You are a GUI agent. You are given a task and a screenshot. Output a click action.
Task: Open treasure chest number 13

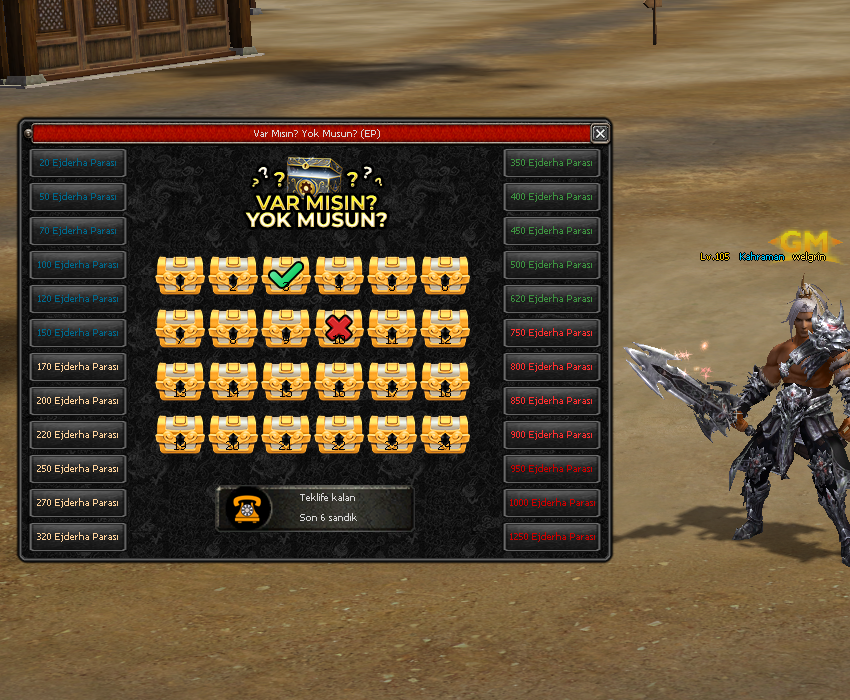(x=180, y=381)
